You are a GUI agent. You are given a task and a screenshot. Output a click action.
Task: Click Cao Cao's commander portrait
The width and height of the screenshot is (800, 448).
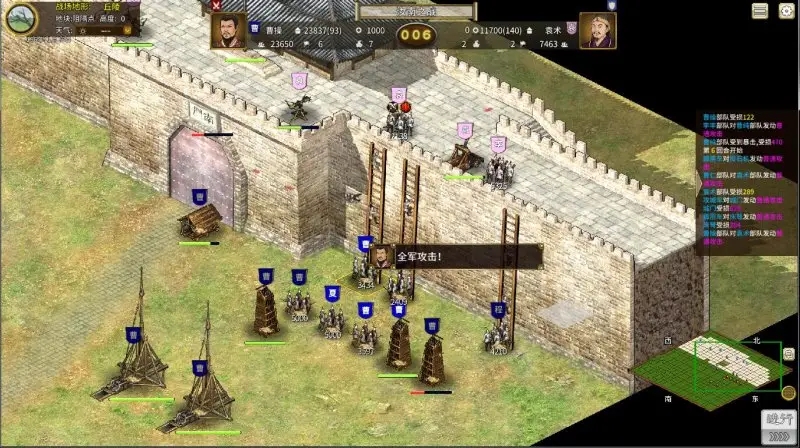pyautogui.click(x=228, y=30)
